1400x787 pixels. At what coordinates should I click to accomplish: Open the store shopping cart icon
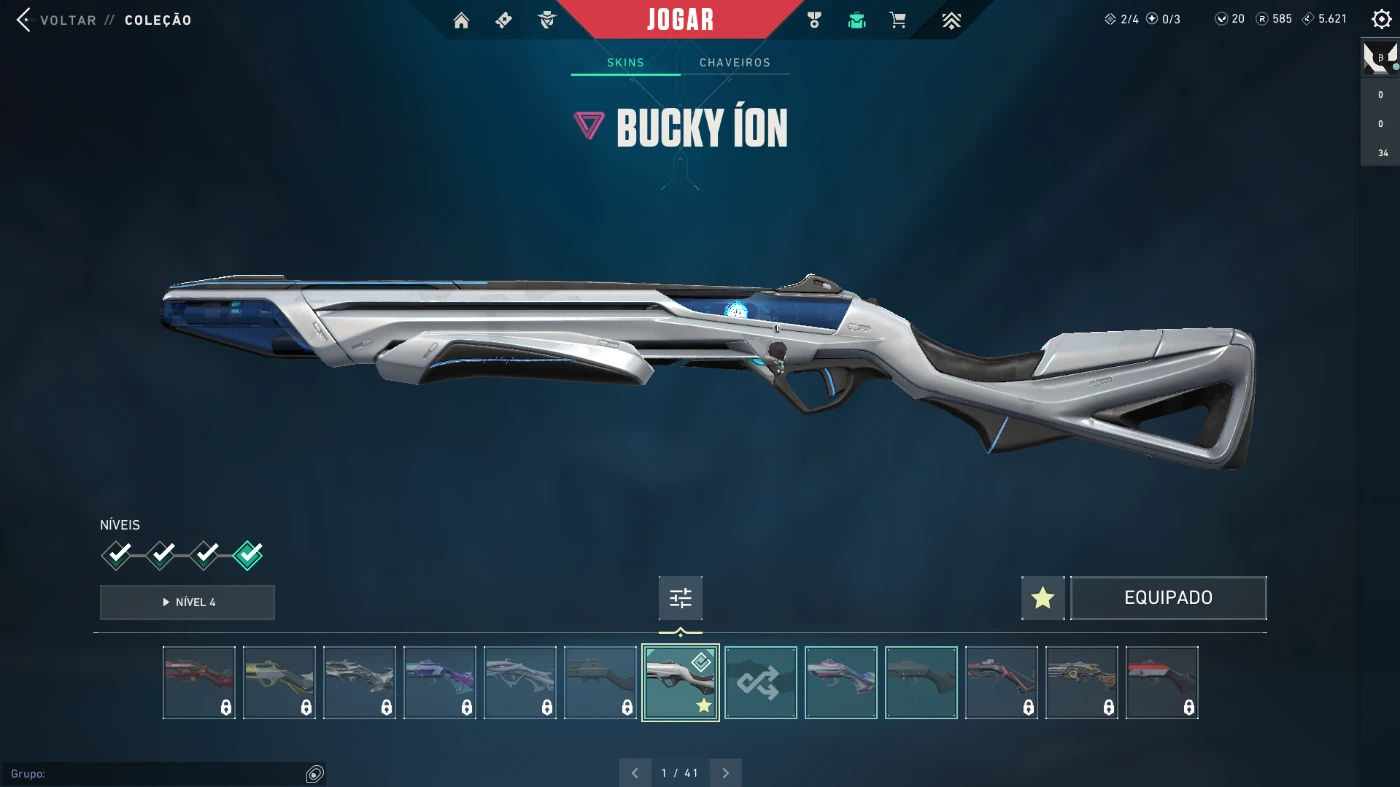(898, 20)
